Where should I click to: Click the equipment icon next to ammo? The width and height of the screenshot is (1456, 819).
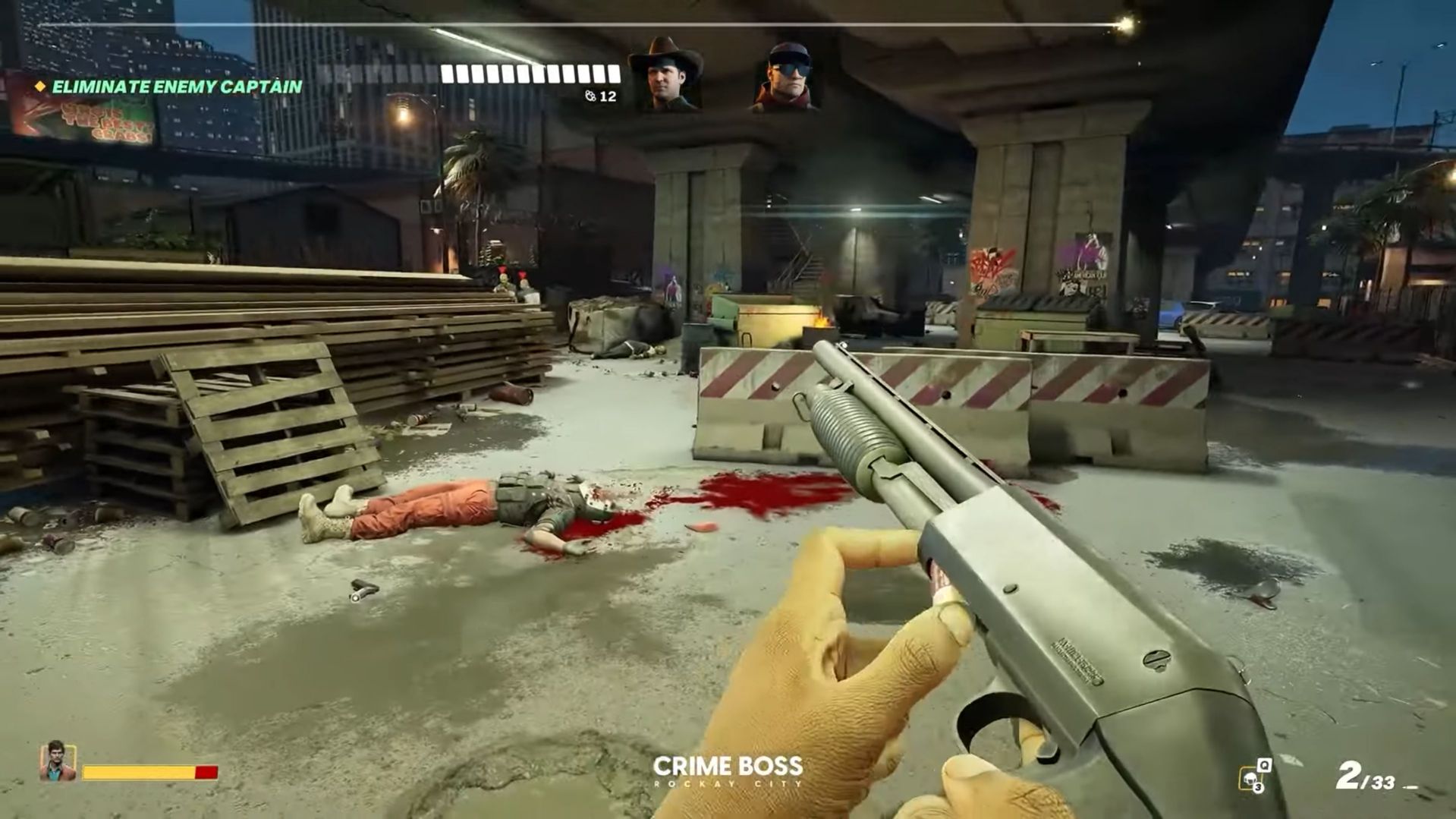click(1253, 776)
